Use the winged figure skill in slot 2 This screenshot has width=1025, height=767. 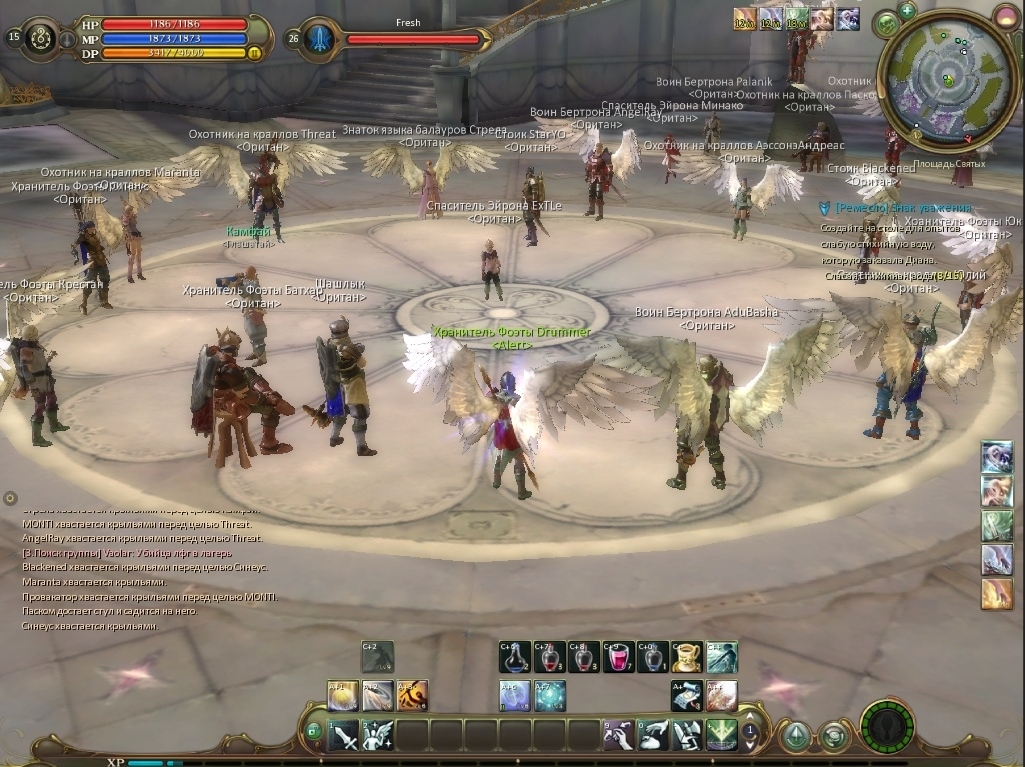(378, 735)
